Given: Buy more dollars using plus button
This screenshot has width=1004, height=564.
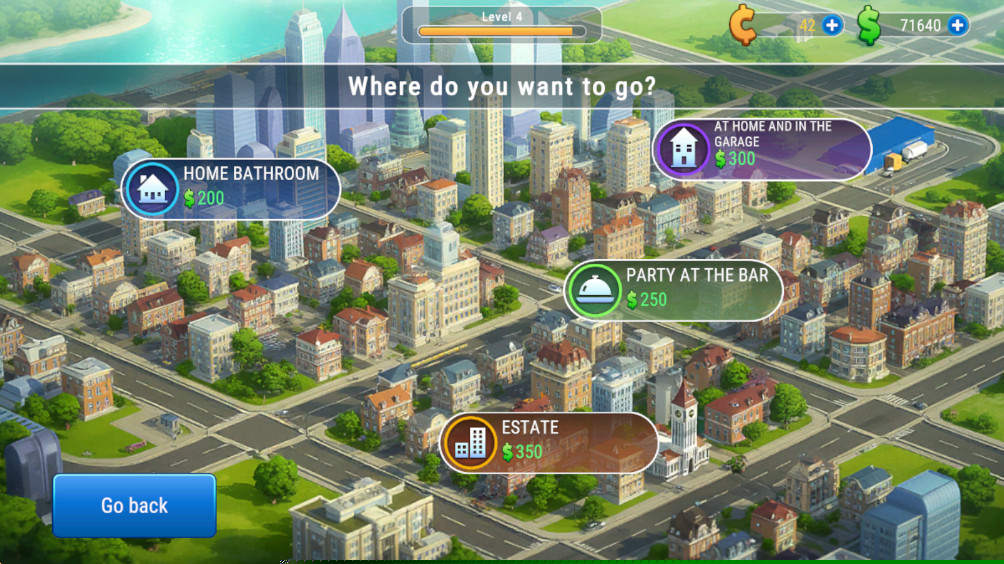Looking at the screenshot, I should (957, 25).
